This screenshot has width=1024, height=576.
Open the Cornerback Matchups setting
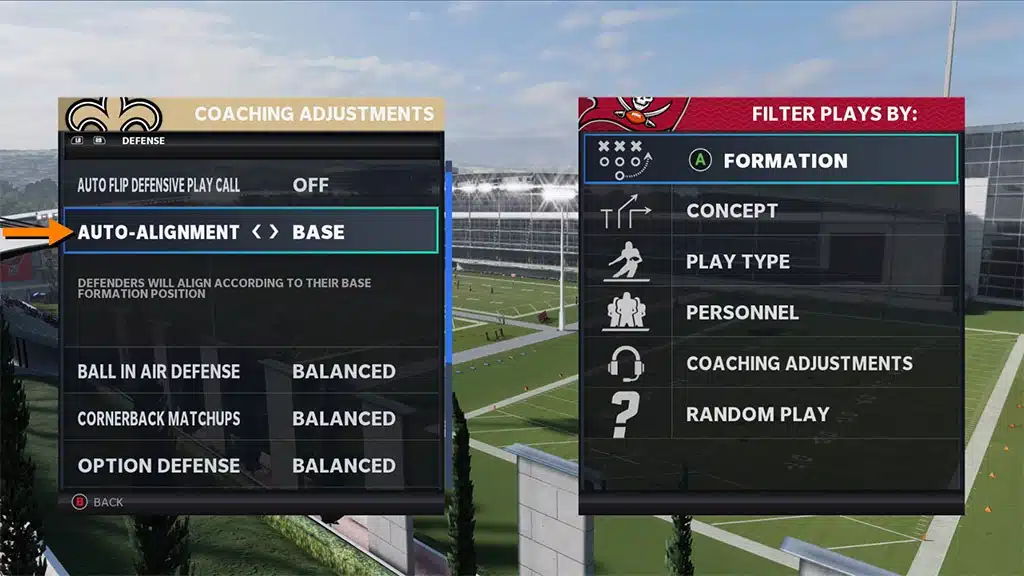250,418
